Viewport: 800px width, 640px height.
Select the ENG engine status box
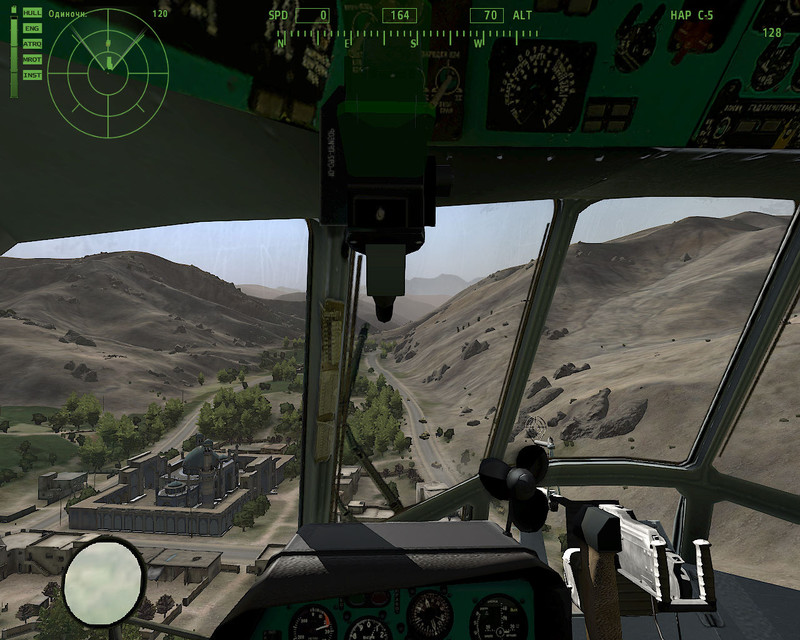[32, 29]
